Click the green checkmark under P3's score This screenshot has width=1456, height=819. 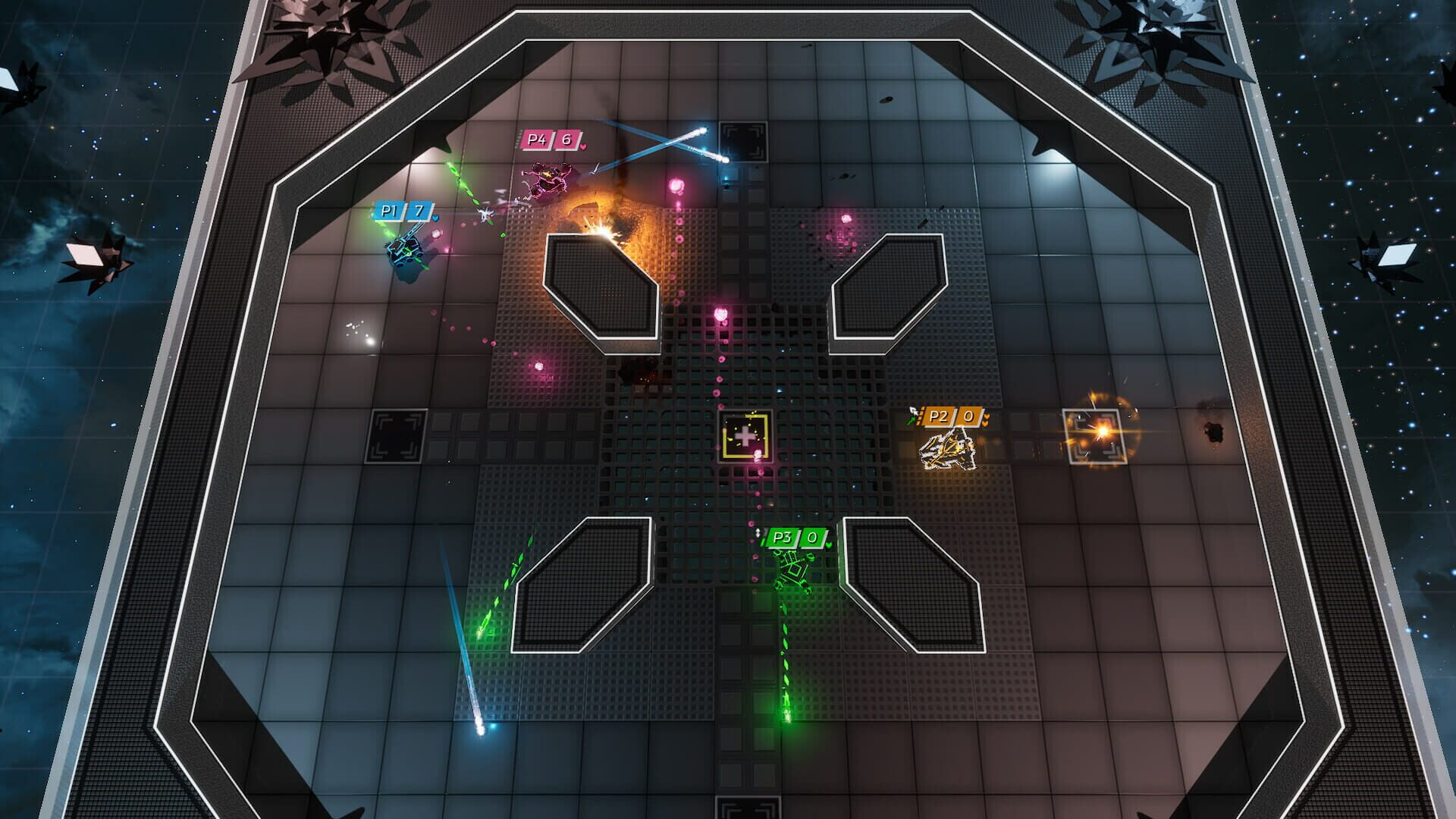(828, 544)
